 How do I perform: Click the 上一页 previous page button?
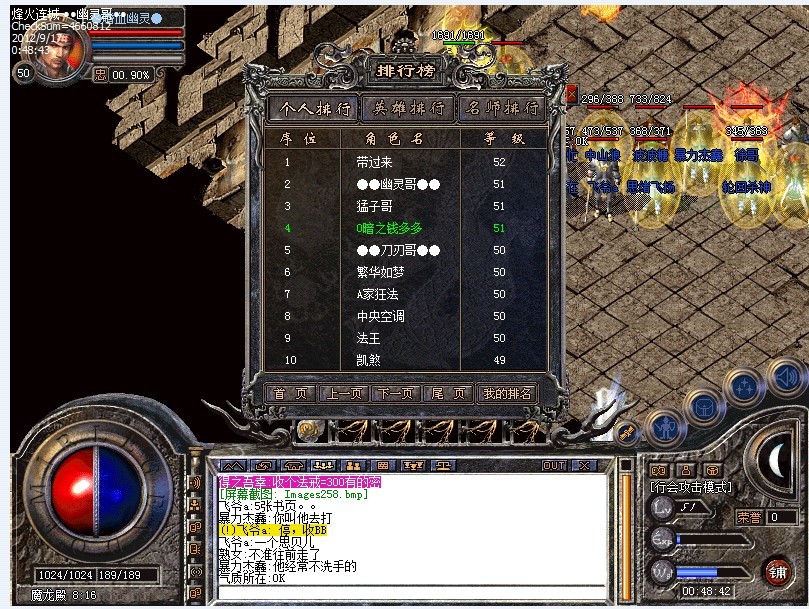343,394
